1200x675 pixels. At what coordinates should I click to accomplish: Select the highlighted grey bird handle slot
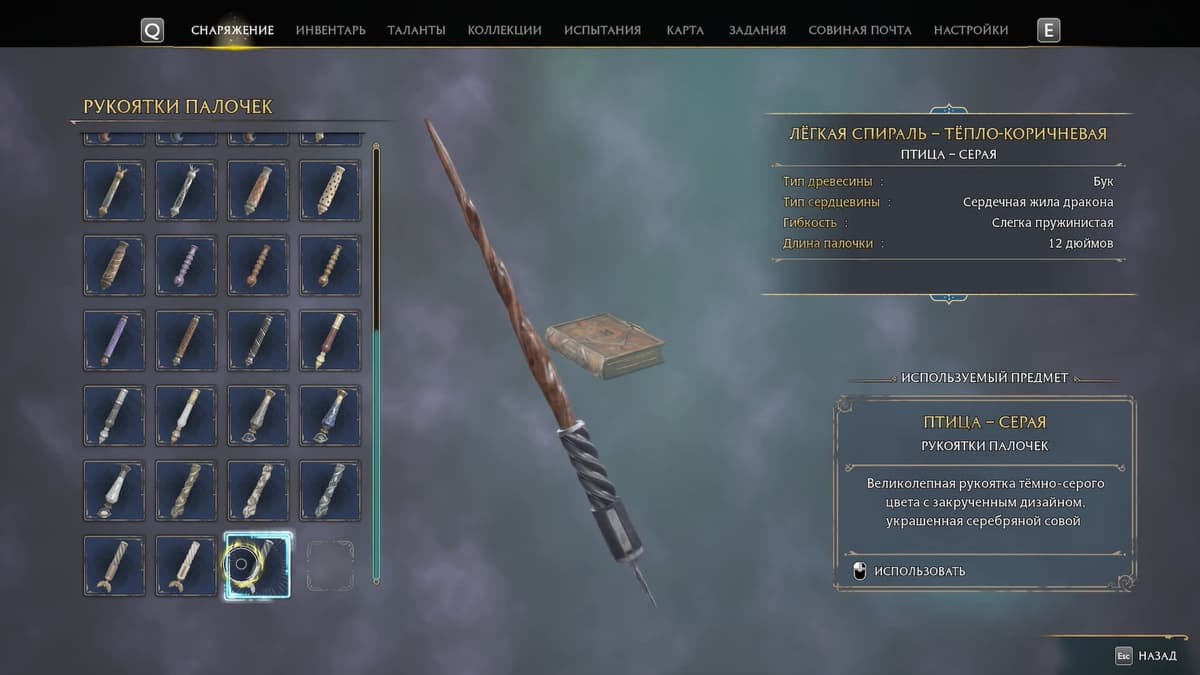258,565
